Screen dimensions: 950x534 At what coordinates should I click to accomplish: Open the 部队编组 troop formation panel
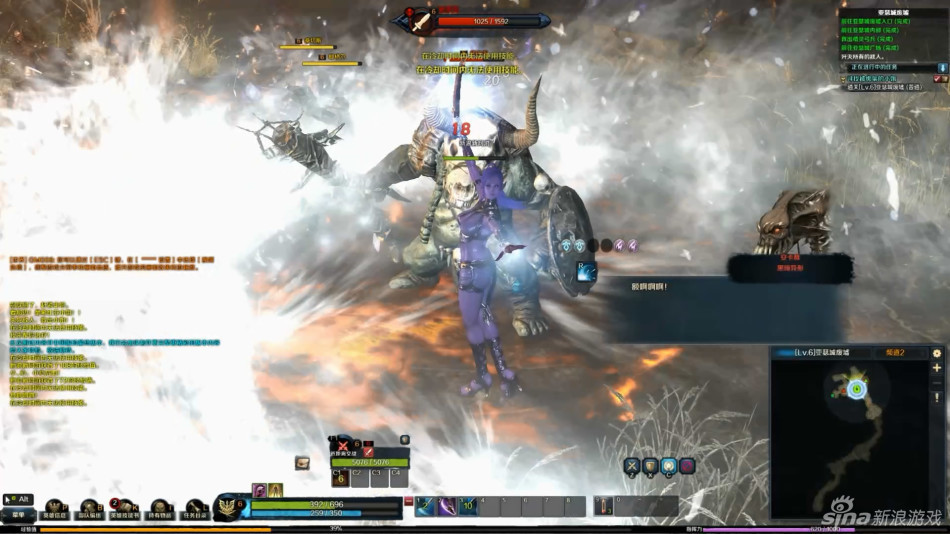coord(90,510)
